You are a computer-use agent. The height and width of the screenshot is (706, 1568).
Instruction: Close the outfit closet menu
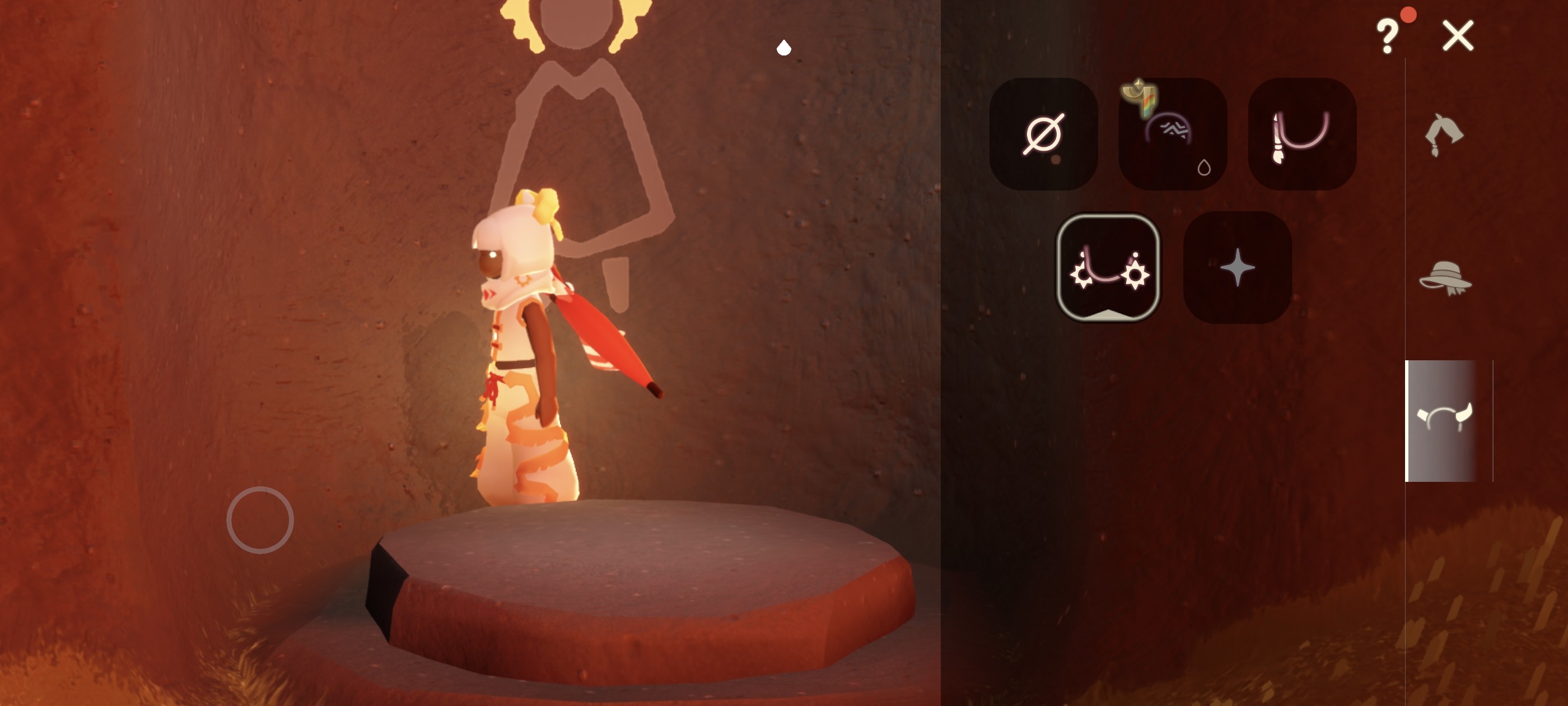(x=1458, y=36)
